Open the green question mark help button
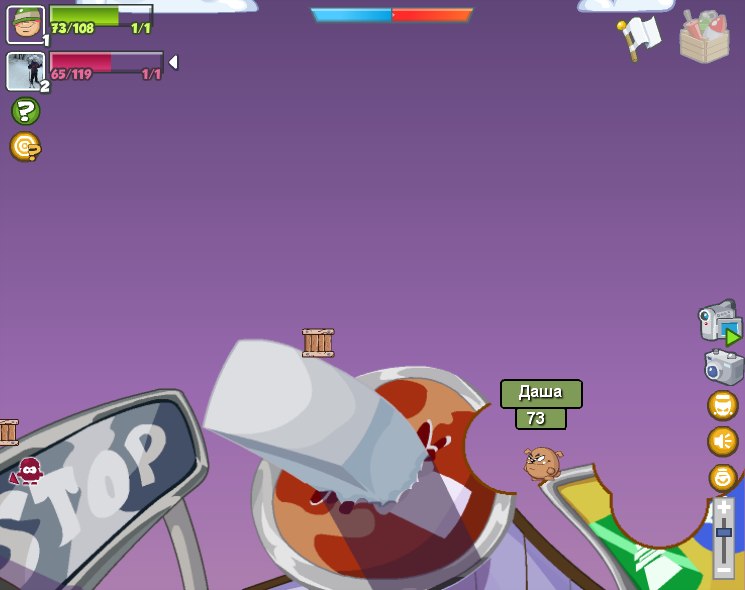The height and width of the screenshot is (590, 745). tap(25, 111)
